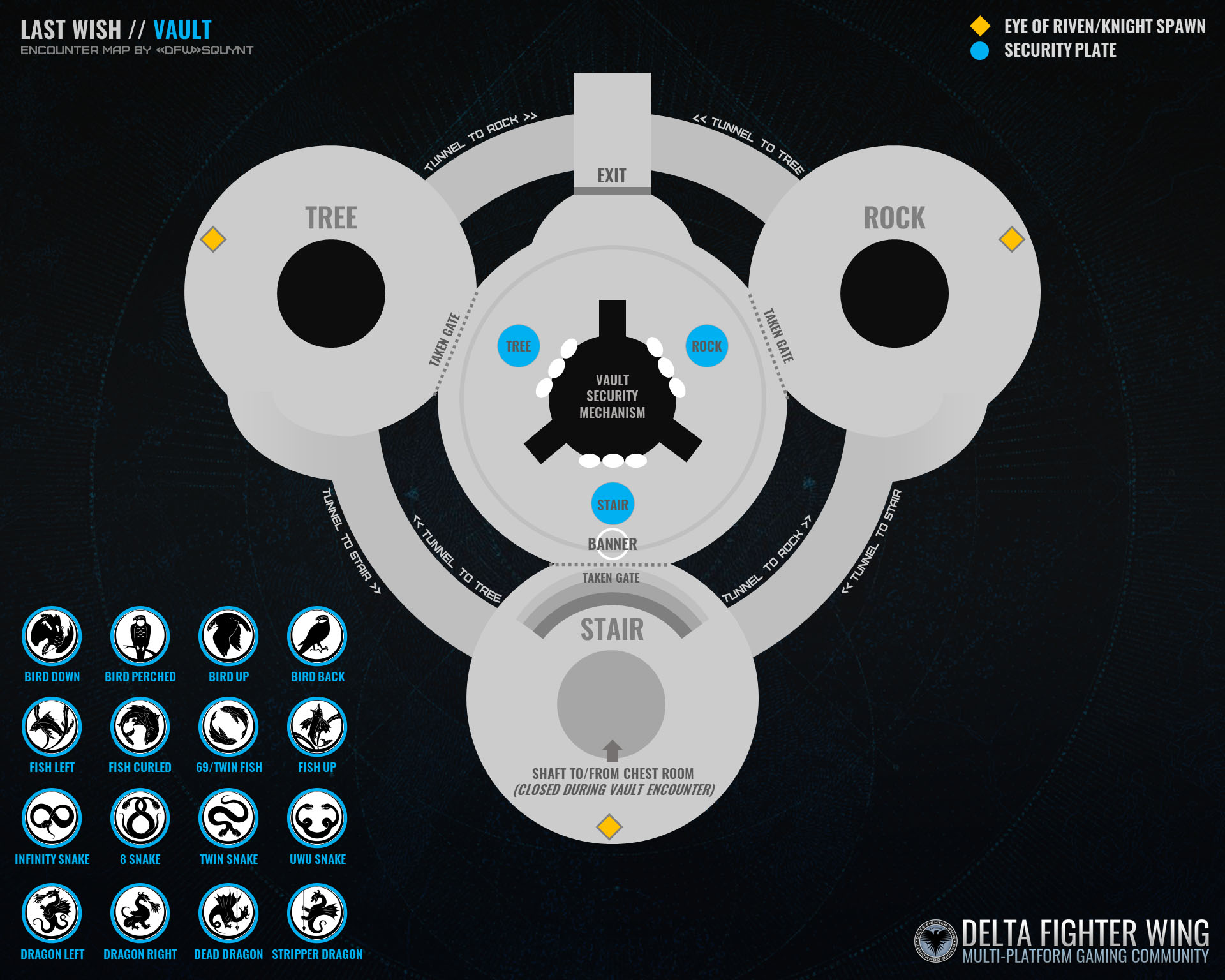Screen dimensions: 1225x980
Task: Click the 69/Twin Fish symbol
Action: coord(228,727)
